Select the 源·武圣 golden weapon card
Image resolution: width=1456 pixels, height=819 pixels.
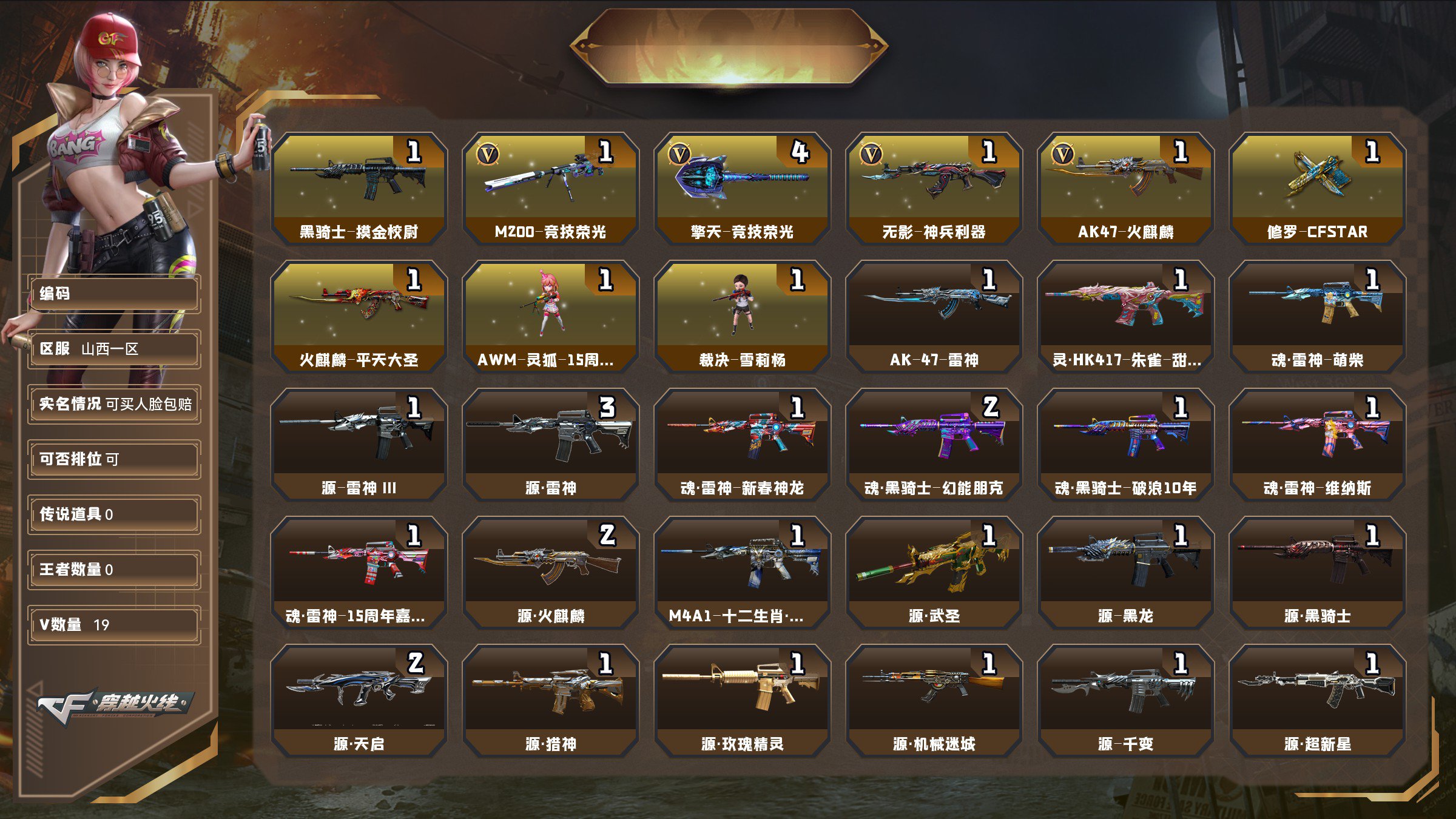(x=934, y=572)
